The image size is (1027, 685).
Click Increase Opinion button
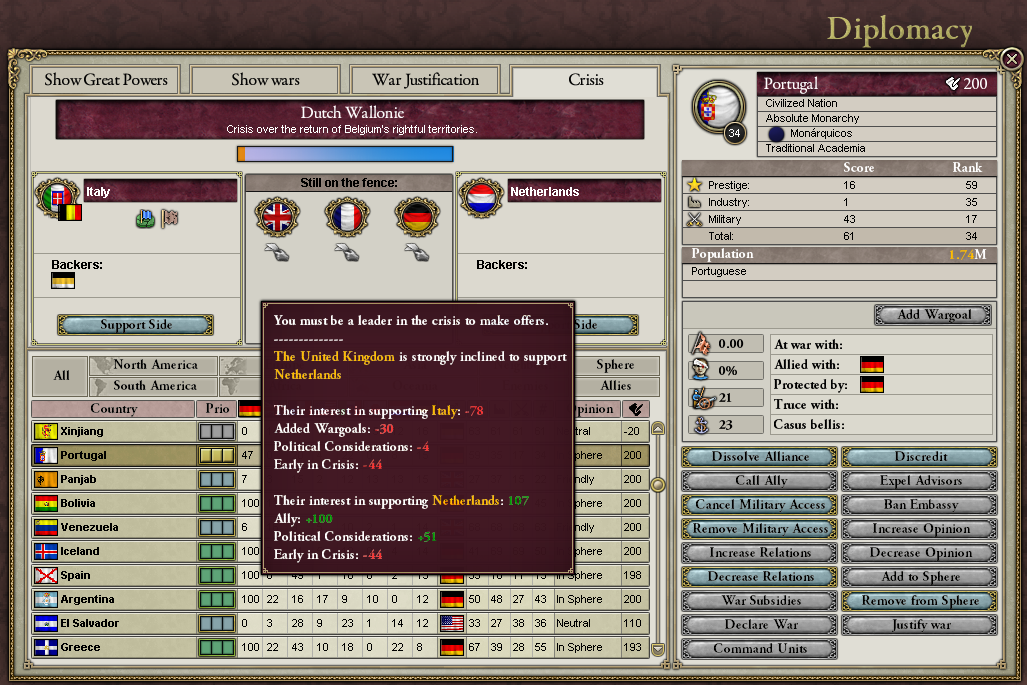[920, 529]
